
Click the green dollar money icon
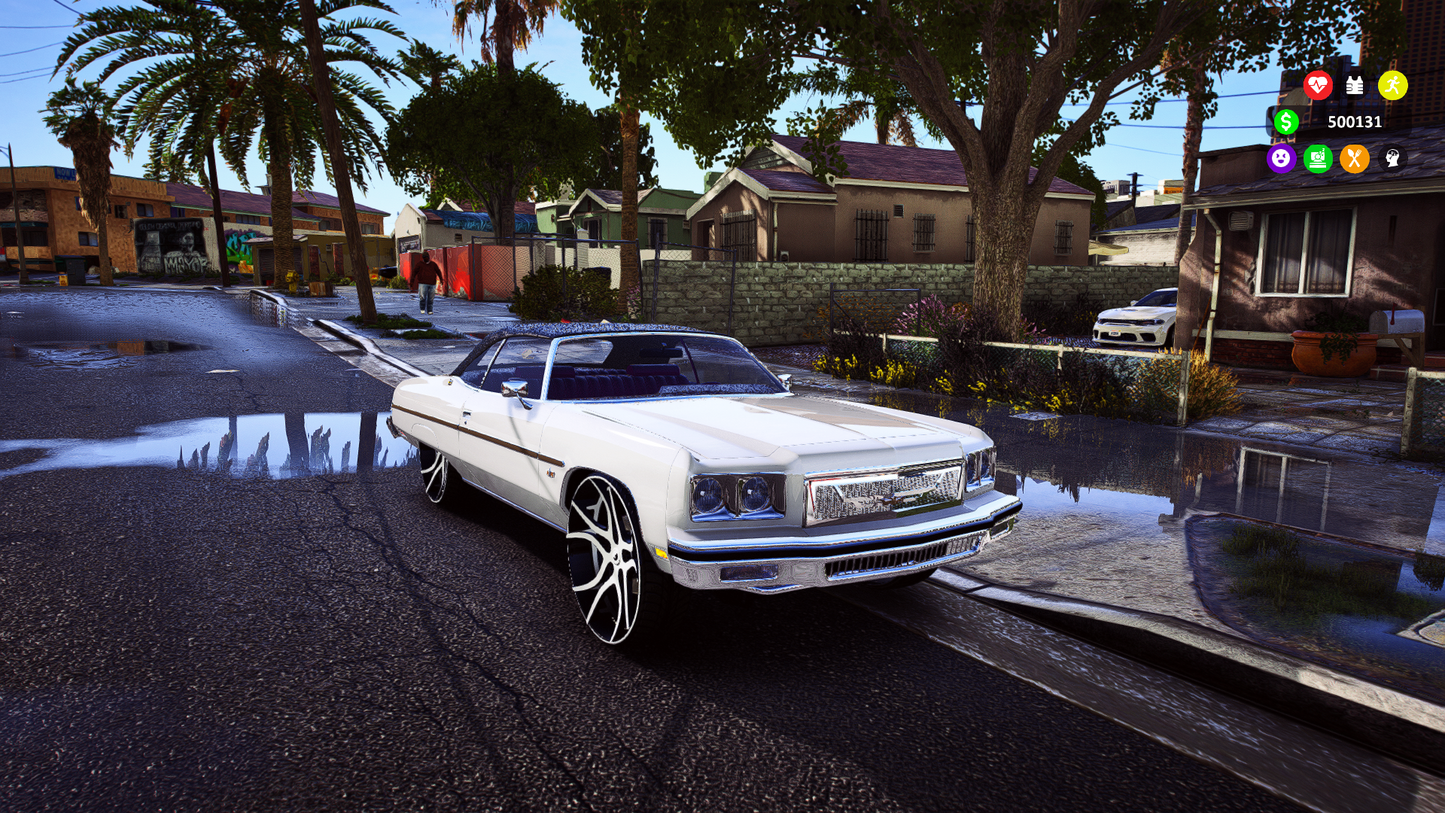(1286, 122)
